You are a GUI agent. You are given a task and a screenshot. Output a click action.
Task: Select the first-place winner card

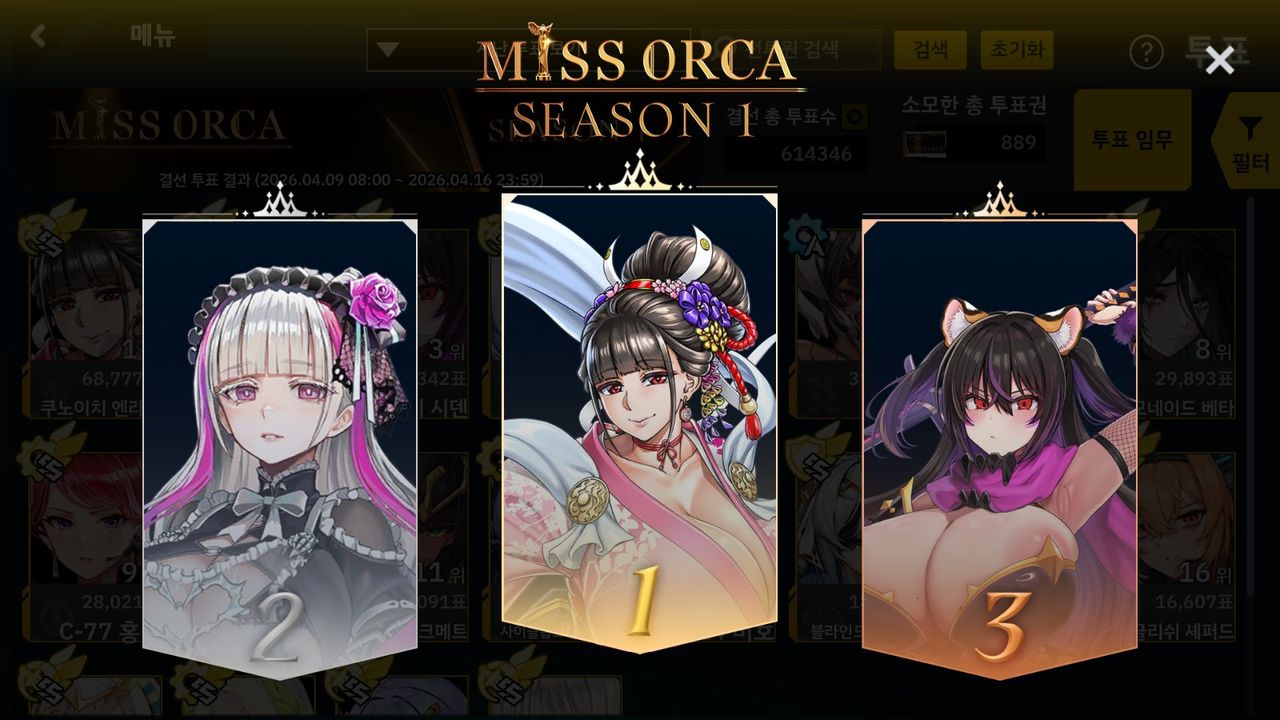pyautogui.click(x=639, y=420)
